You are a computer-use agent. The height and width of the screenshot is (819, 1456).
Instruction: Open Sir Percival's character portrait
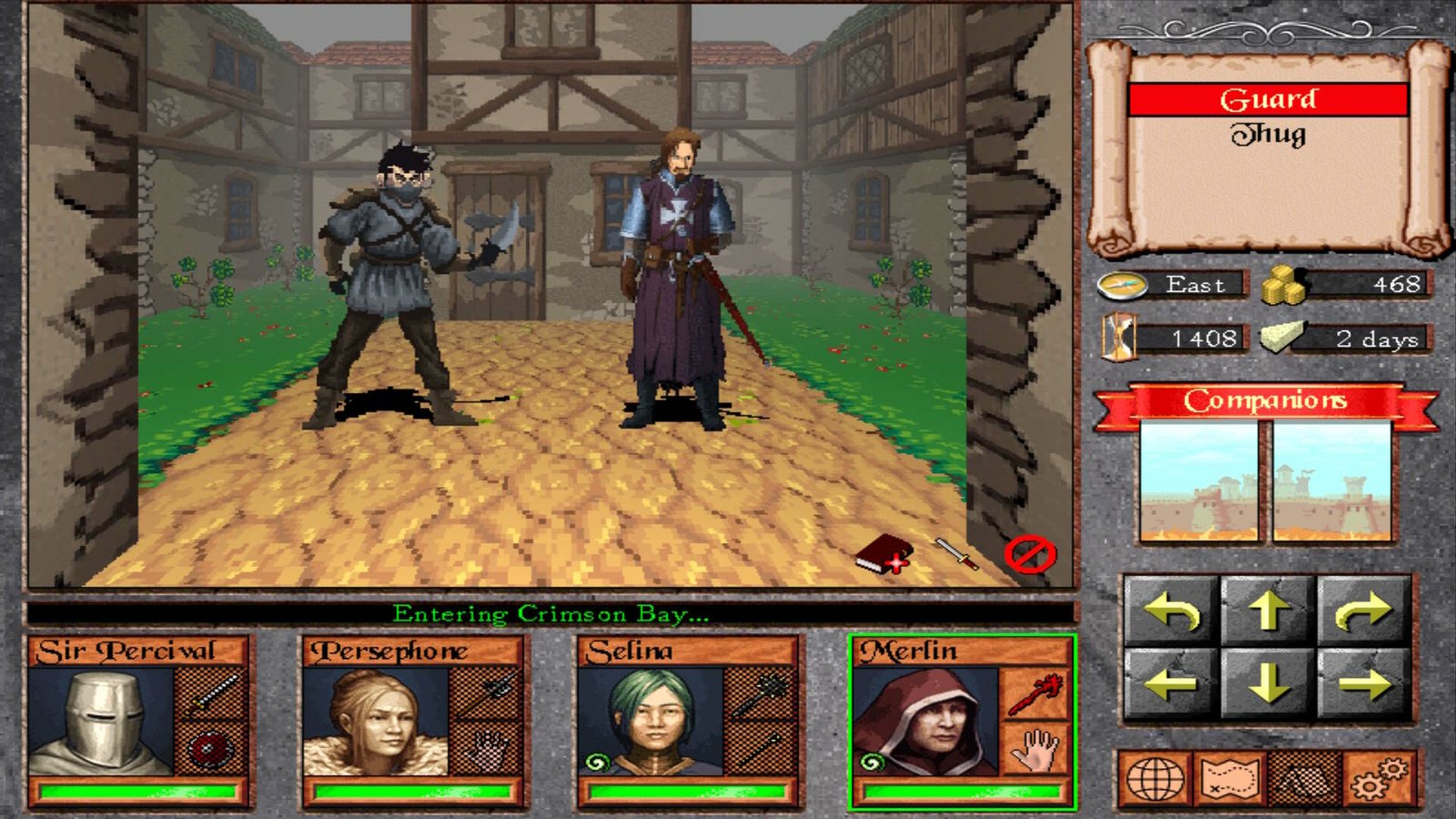(x=101, y=722)
